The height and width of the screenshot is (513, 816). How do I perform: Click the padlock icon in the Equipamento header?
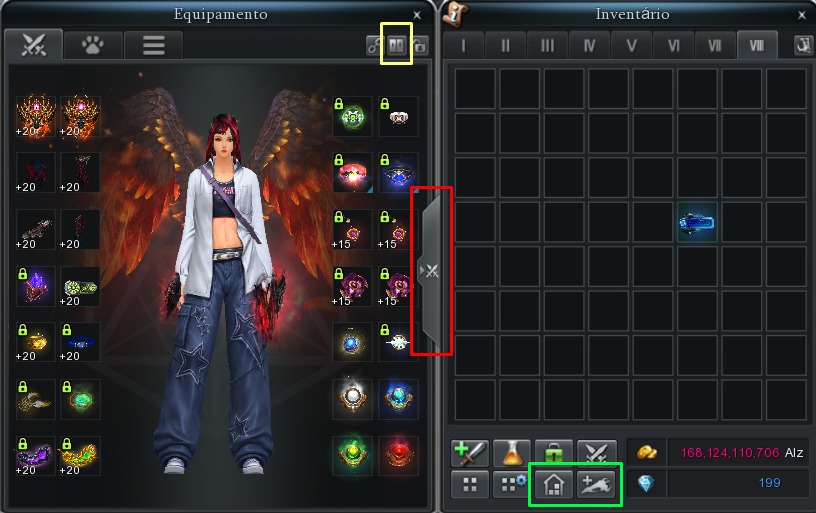pyautogui.click(x=419, y=46)
